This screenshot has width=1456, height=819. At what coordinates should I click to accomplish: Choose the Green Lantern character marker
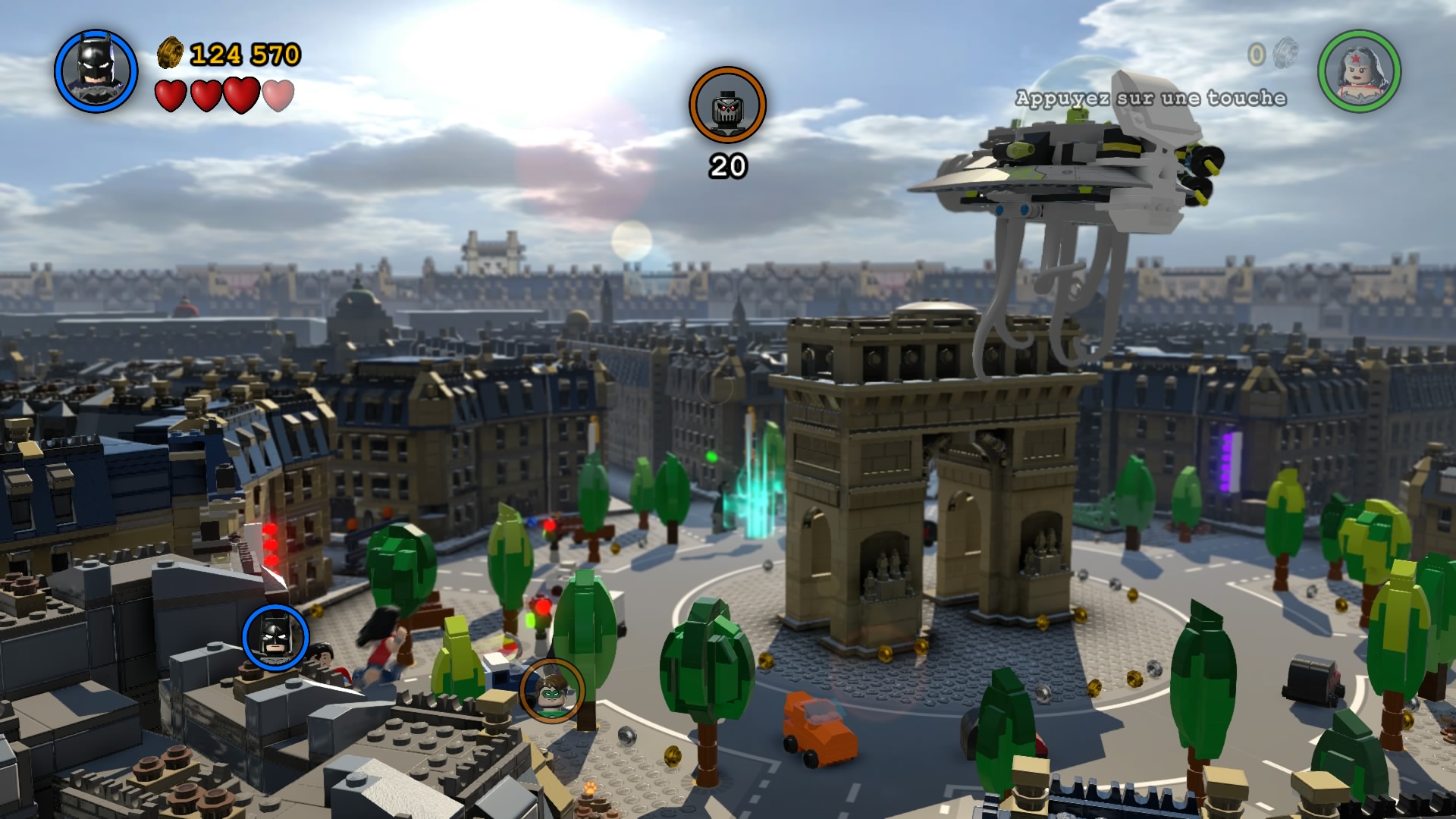552,691
